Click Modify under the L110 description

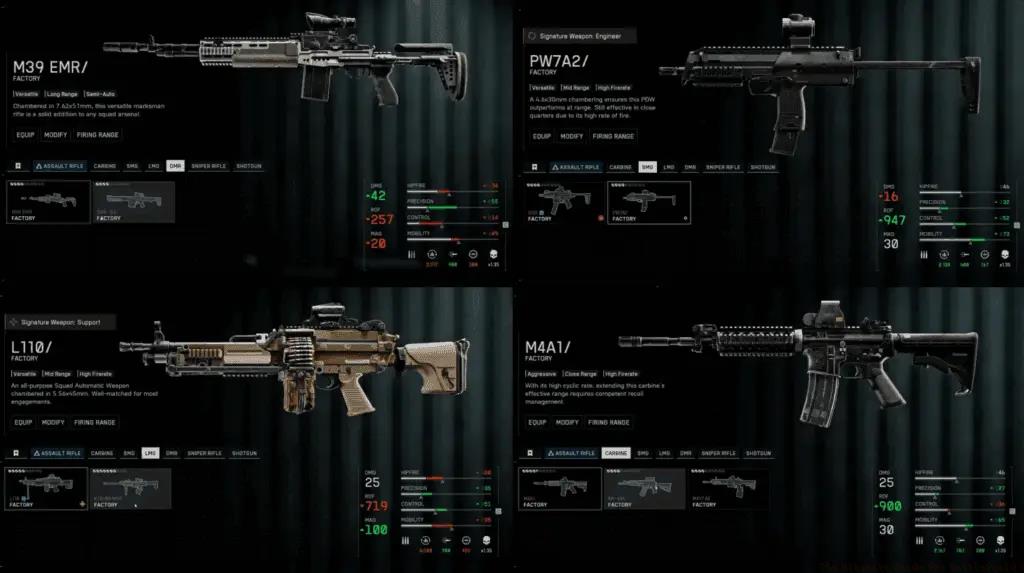point(53,422)
